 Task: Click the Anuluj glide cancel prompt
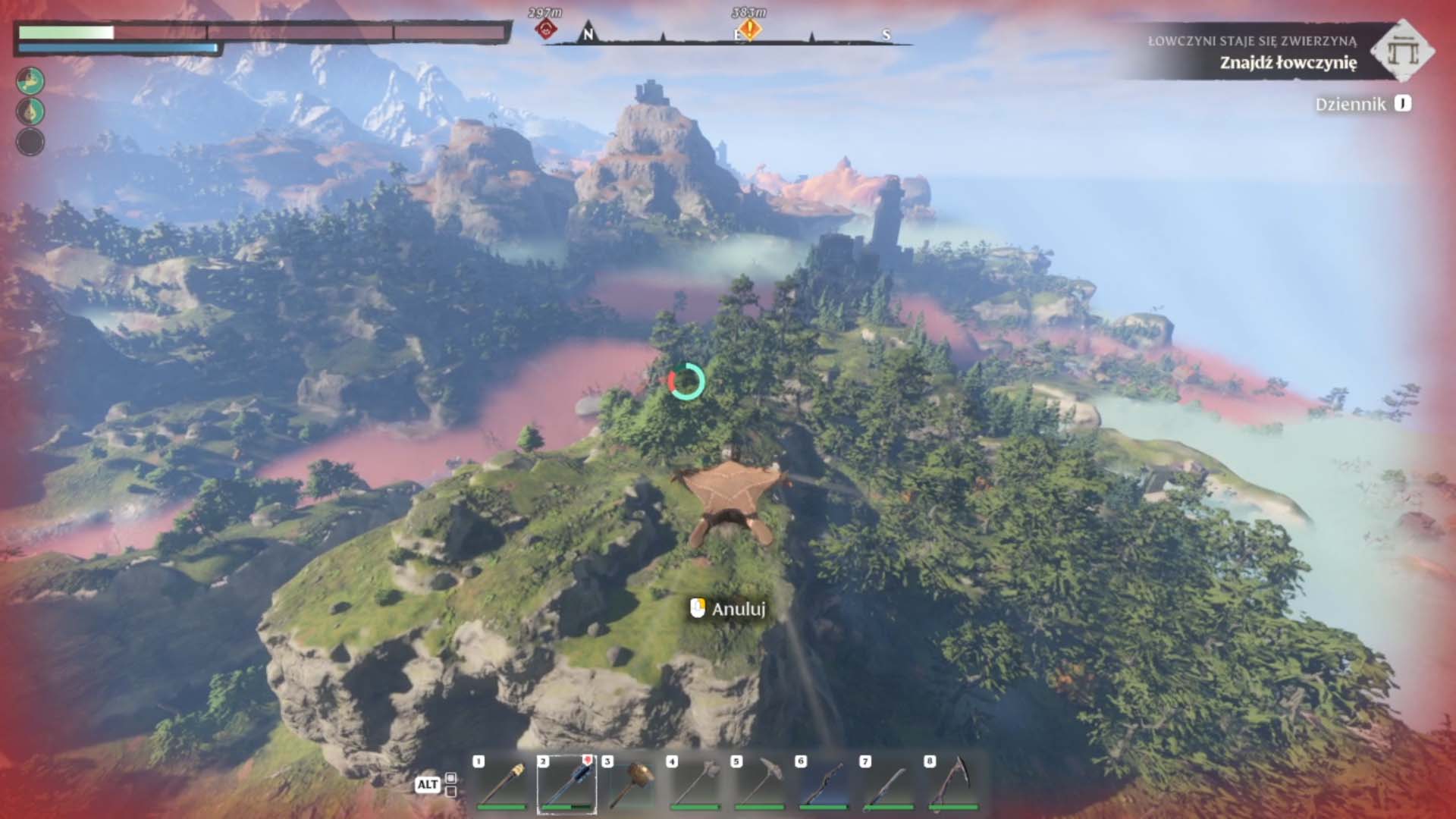tap(728, 609)
